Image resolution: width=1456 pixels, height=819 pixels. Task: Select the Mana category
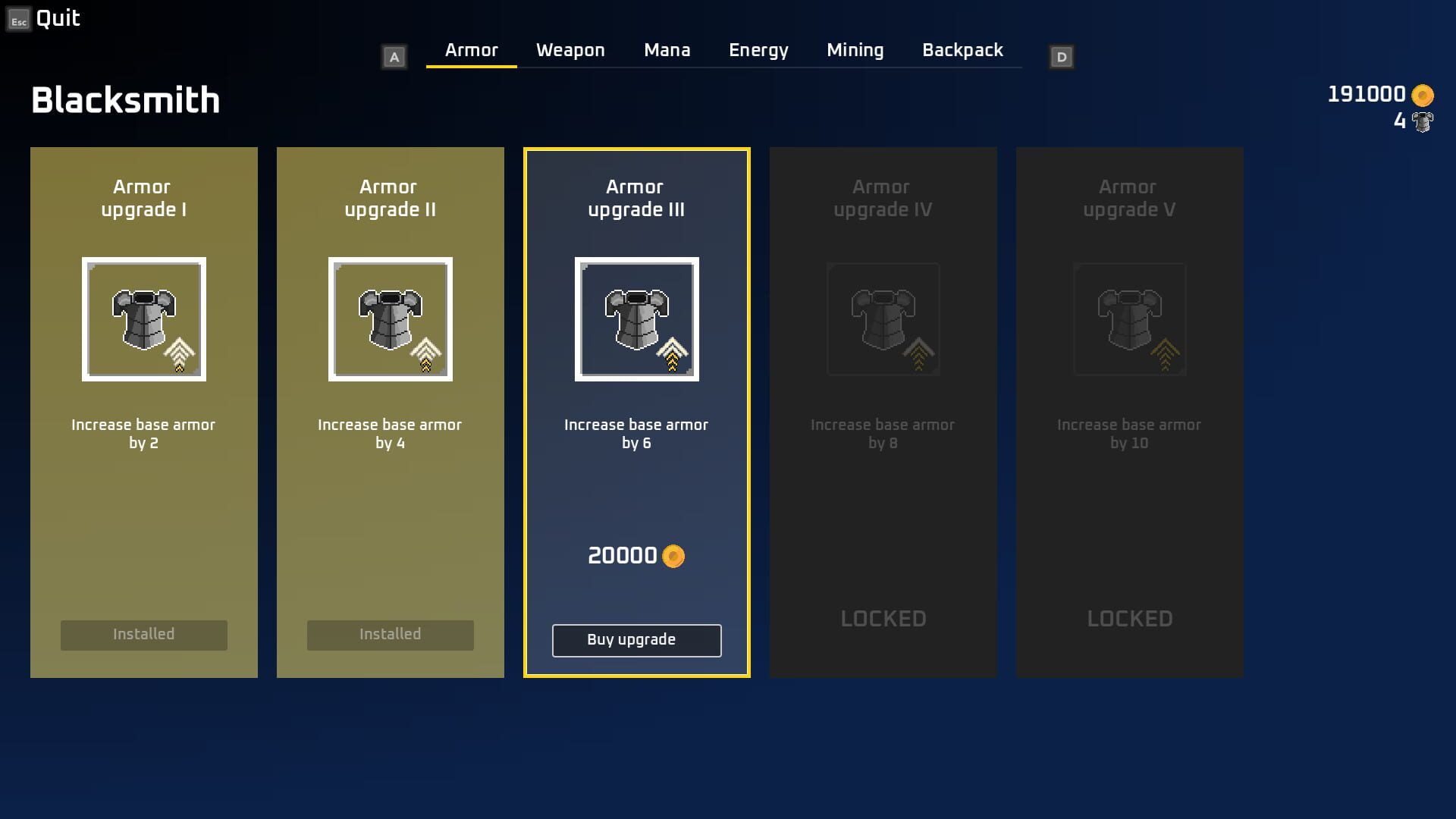(667, 49)
